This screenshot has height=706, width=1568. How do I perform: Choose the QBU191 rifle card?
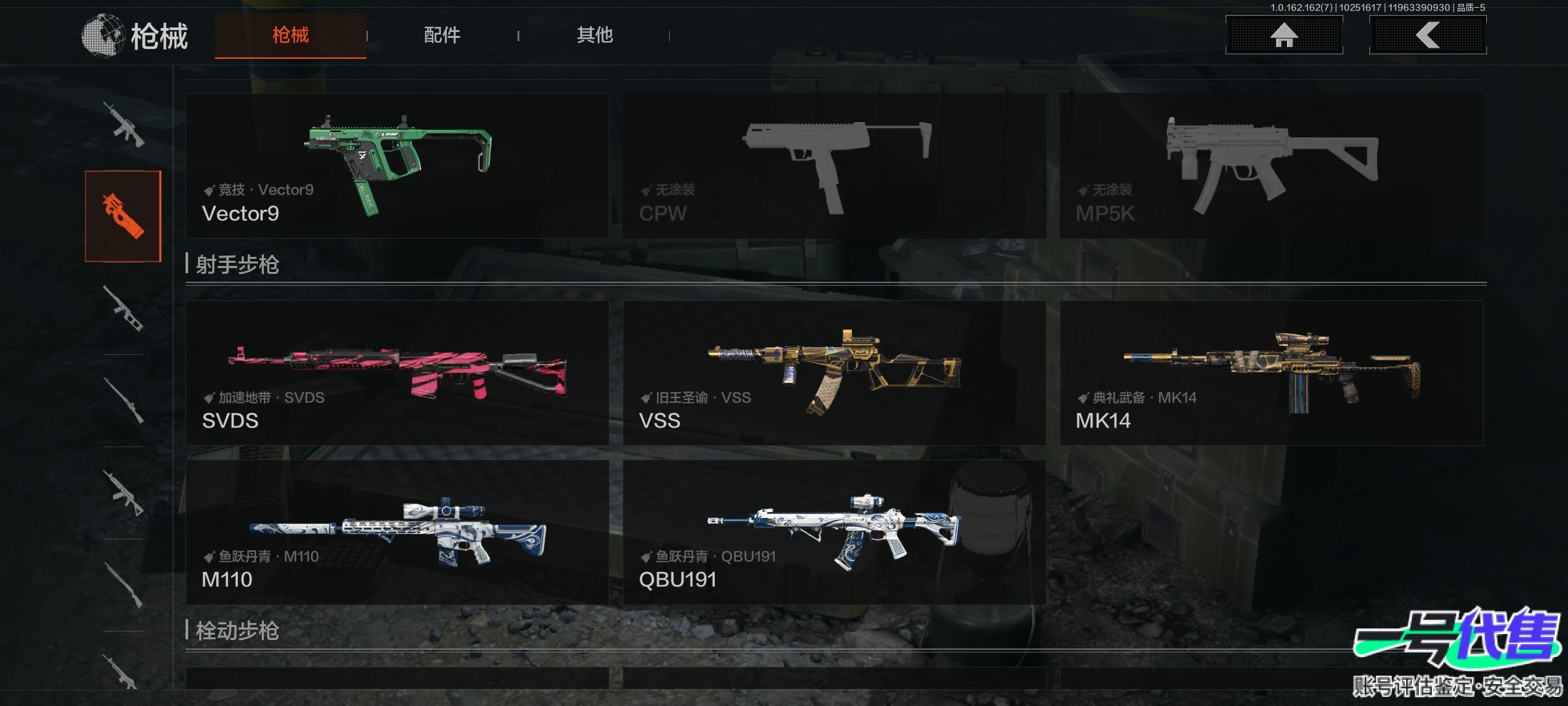pyautogui.click(x=834, y=532)
